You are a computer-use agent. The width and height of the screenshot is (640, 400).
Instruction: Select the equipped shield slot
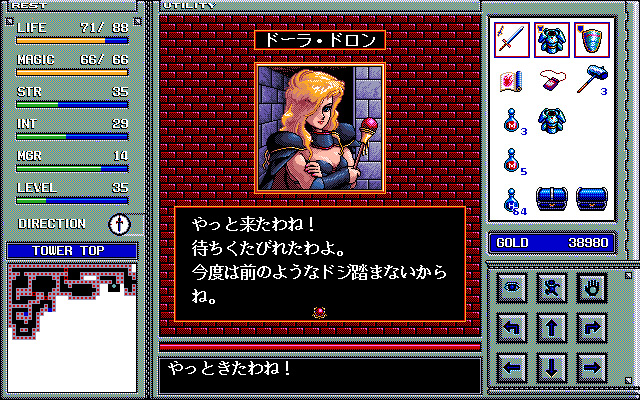pos(592,38)
